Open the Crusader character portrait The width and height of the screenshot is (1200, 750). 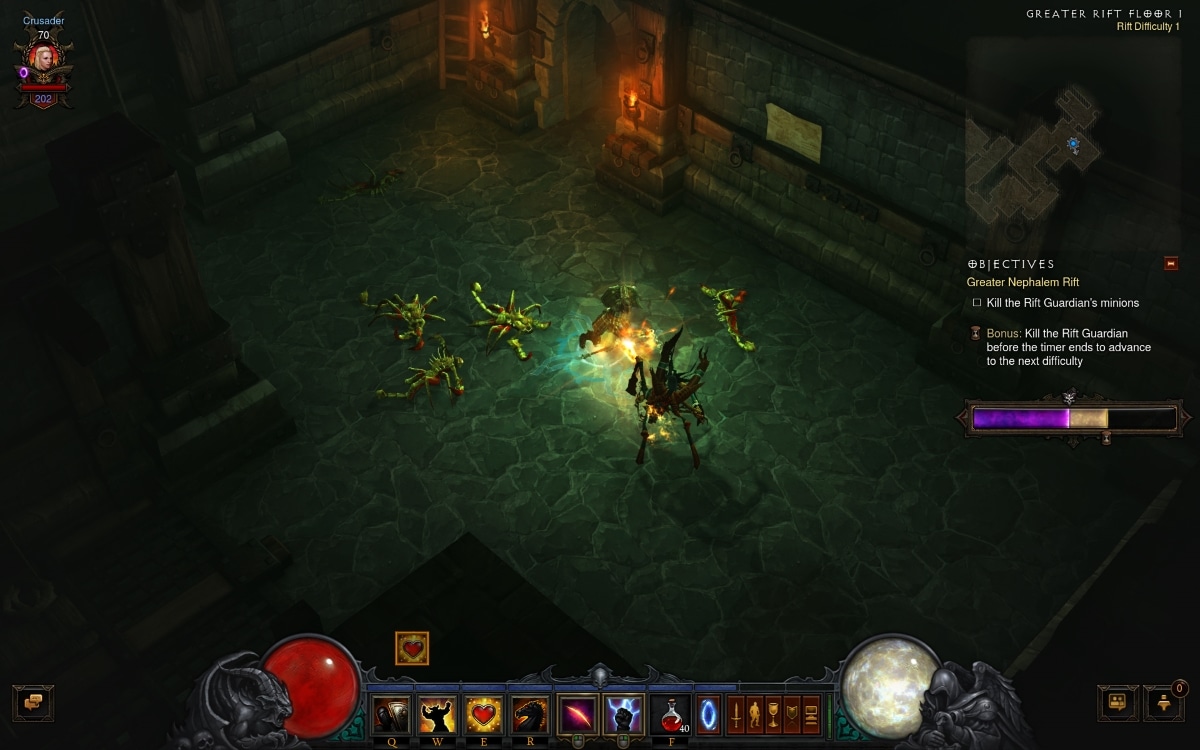44,60
